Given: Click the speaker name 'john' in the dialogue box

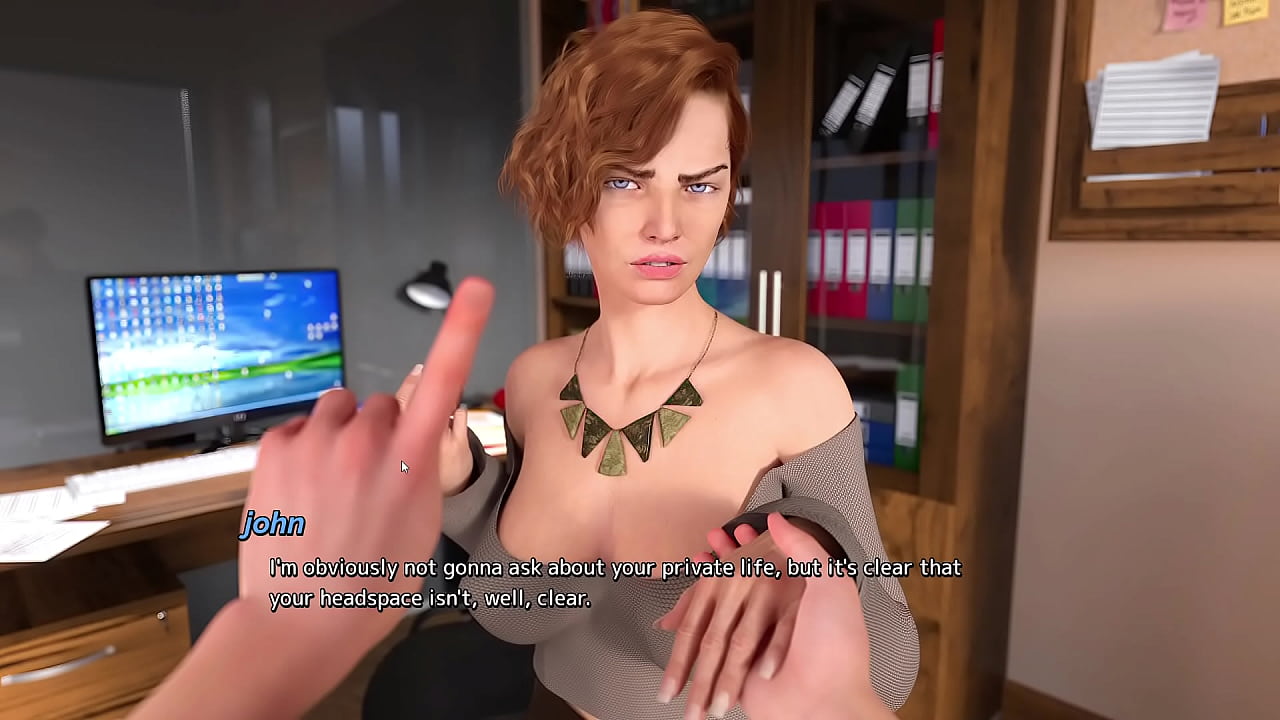Looking at the screenshot, I should click(x=272, y=525).
